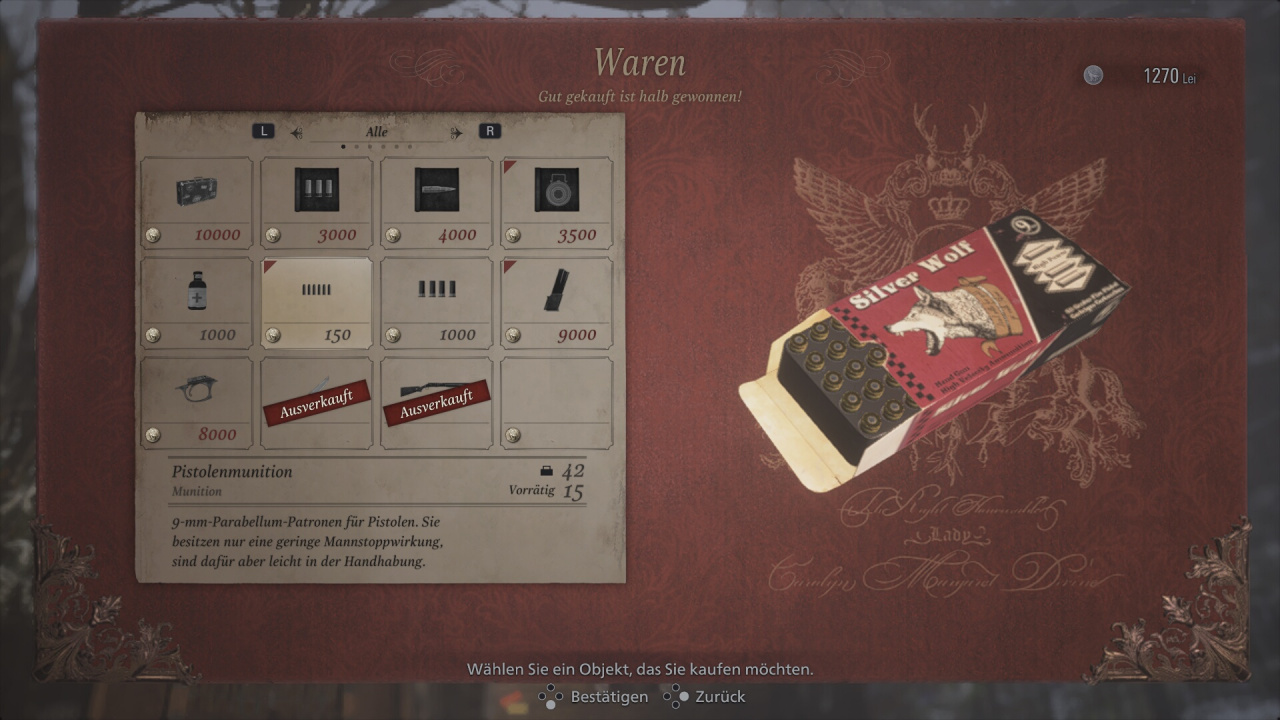Choose the shotgun shell recipe for 3000
The width and height of the screenshot is (1280, 720).
tap(317, 202)
